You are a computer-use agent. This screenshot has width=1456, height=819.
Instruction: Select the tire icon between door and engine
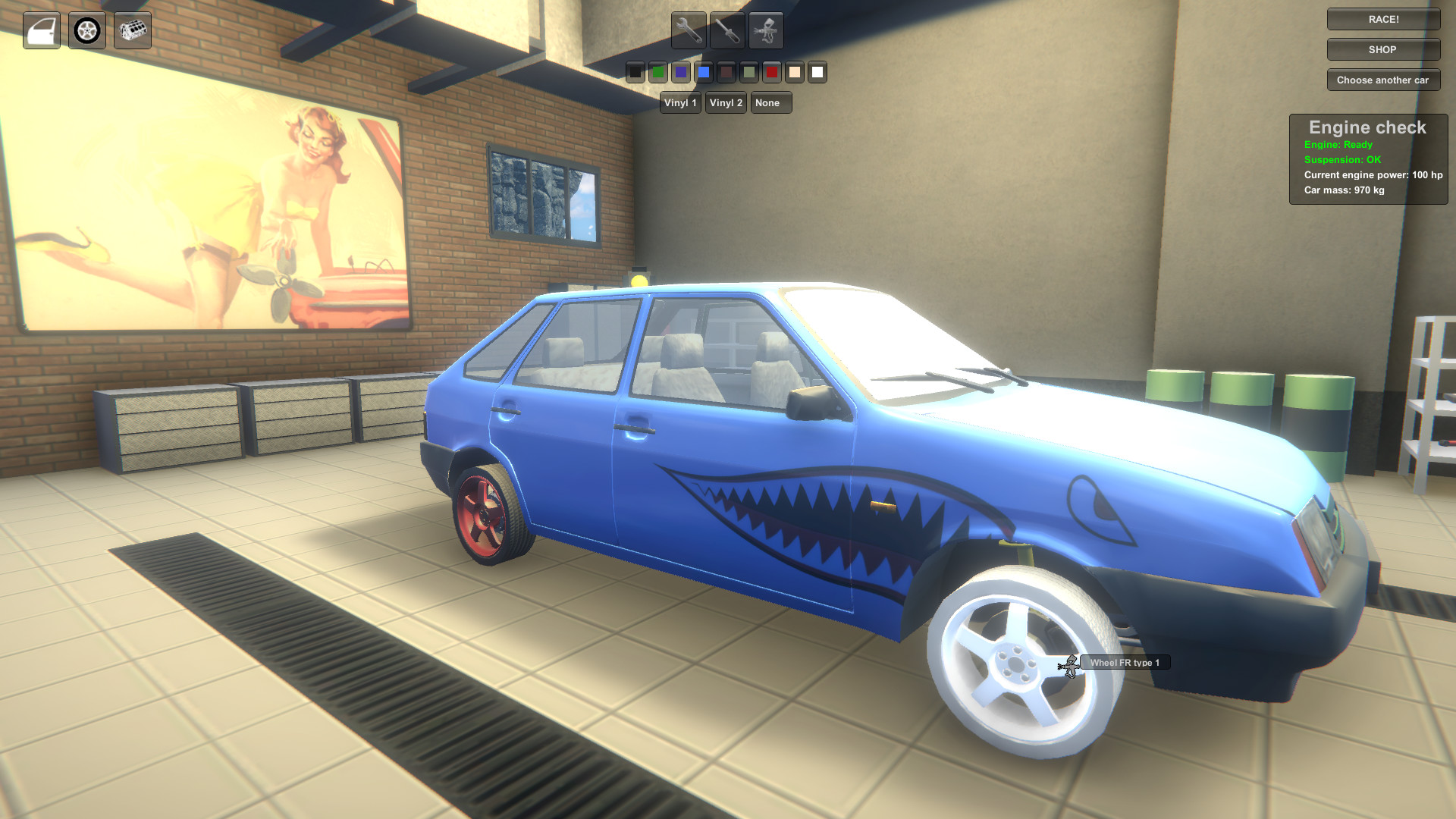click(x=87, y=30)
